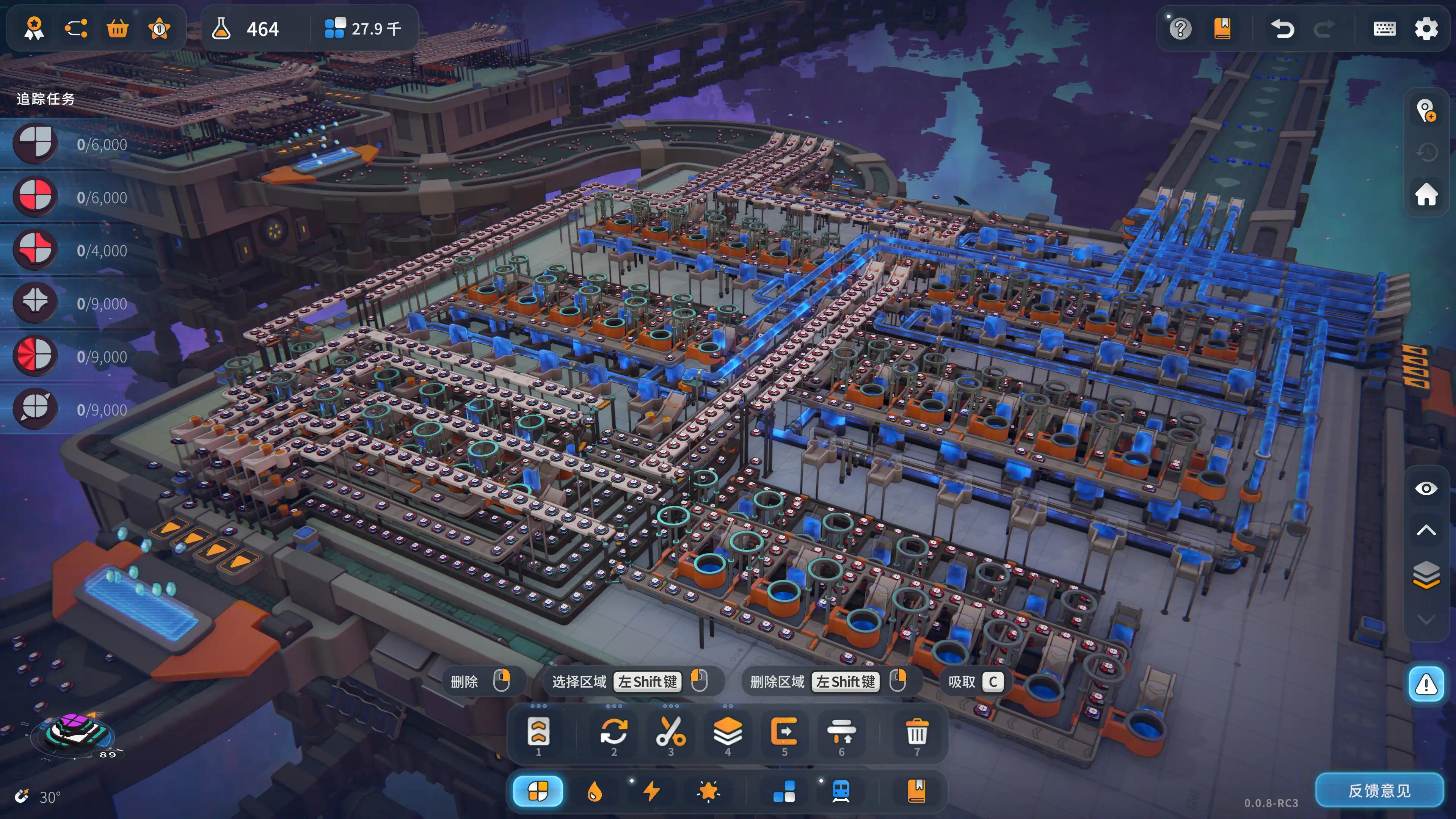Show the keyboard shortcuts panel
Image resolution: width=1456 pixels, height=819 pixels.
(1384, 28)
